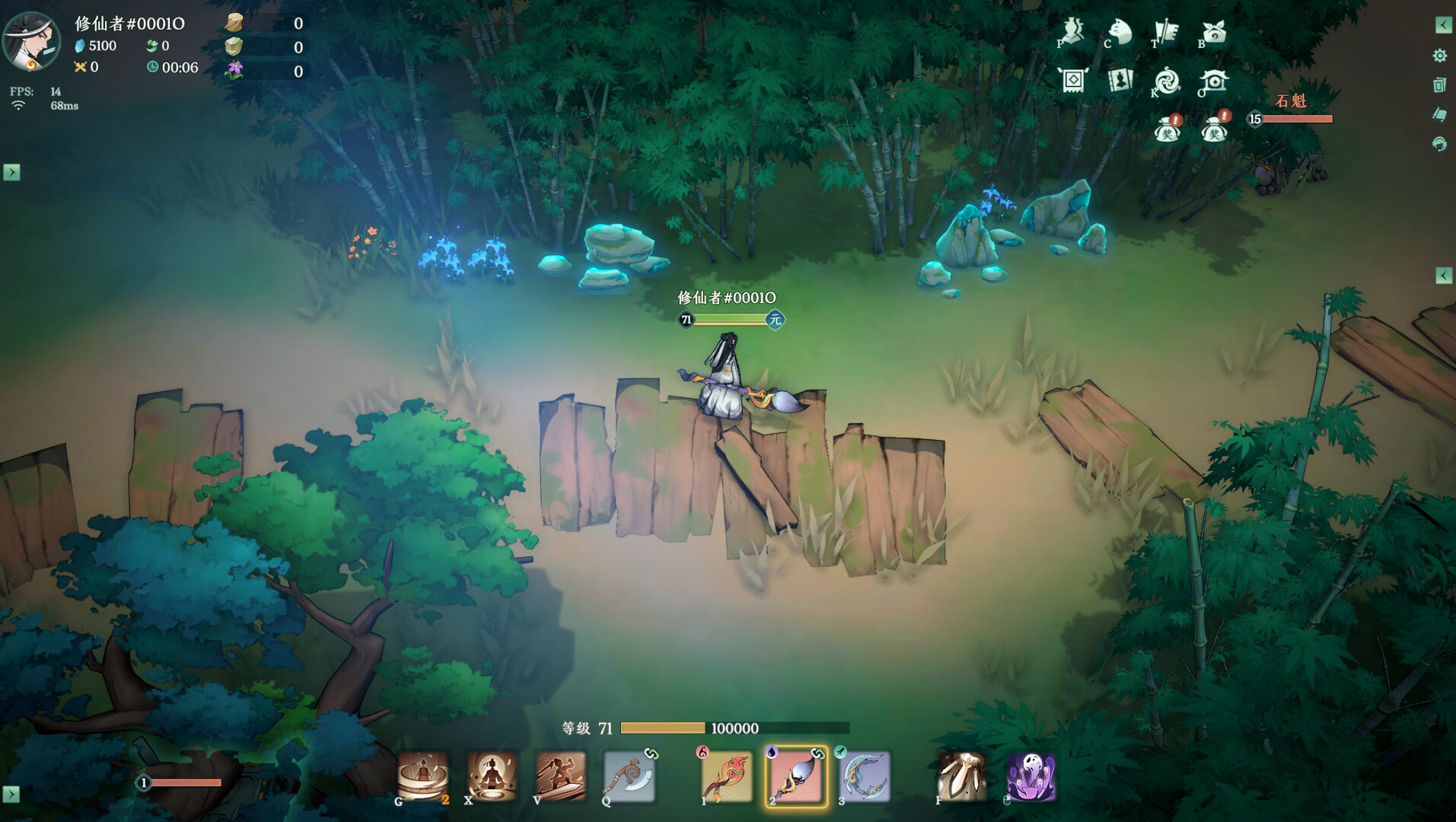This screenshot has width=1456, height=822.
Task: Open the pet panel with the cat icon
Action: click(x=1119, y=30)
